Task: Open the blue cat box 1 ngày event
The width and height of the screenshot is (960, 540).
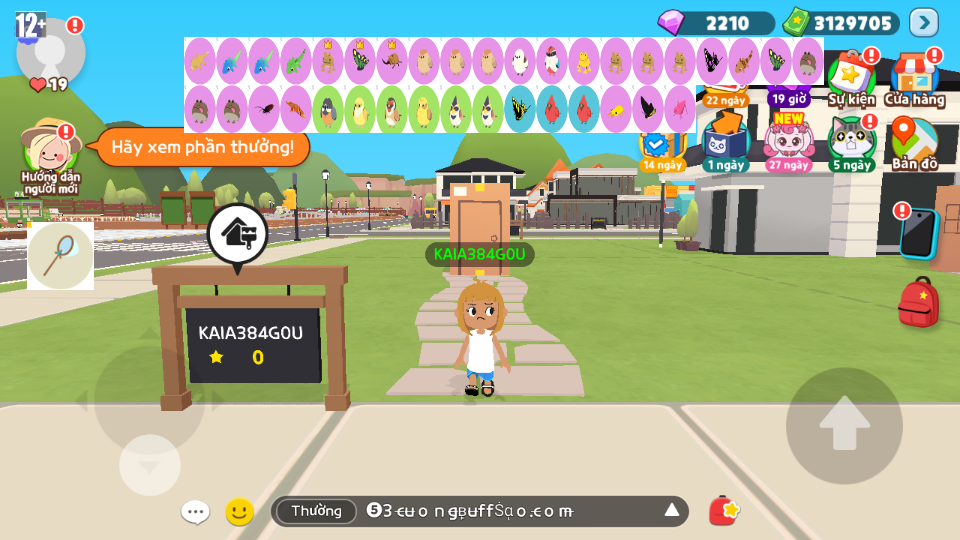Action: (725, 142)
